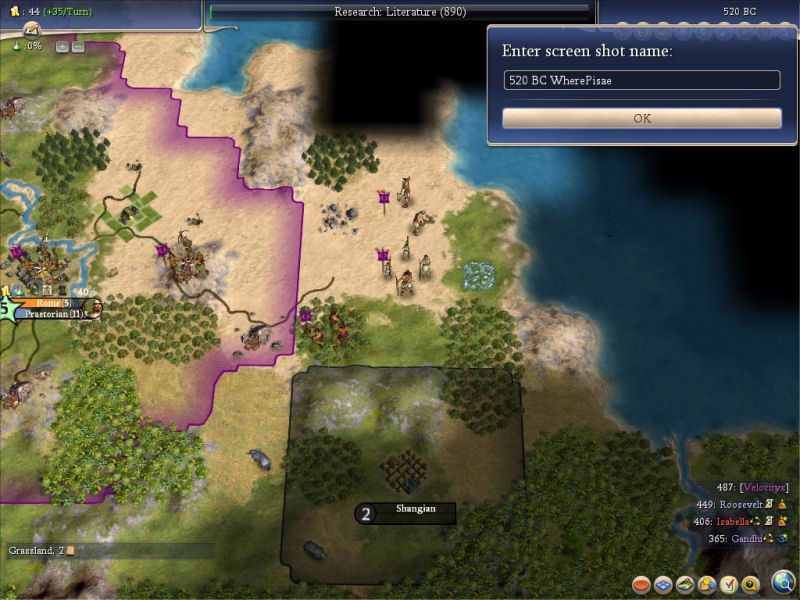Click the screenshot name text field
The width and height of the screenshot is (800, 600).
coord(642,80)
